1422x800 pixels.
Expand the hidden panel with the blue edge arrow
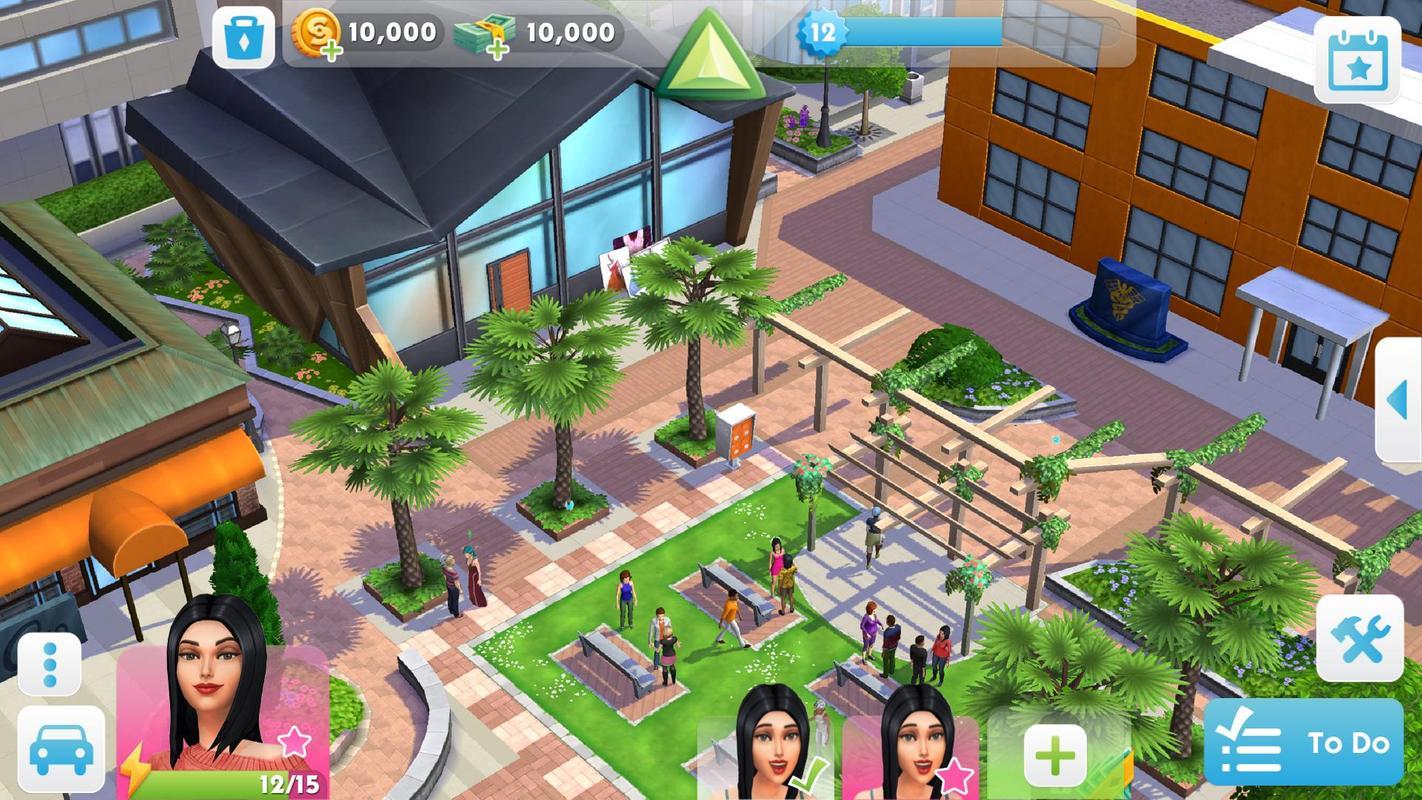coord(1399,398)
